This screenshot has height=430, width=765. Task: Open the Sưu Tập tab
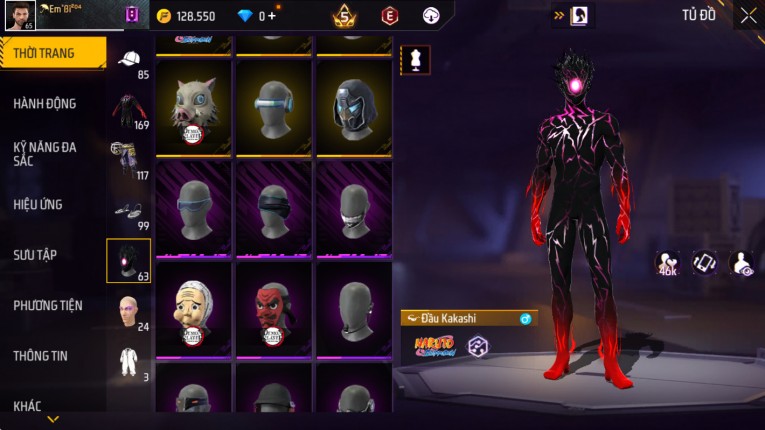pyautogui.click(x=35, y=255)
